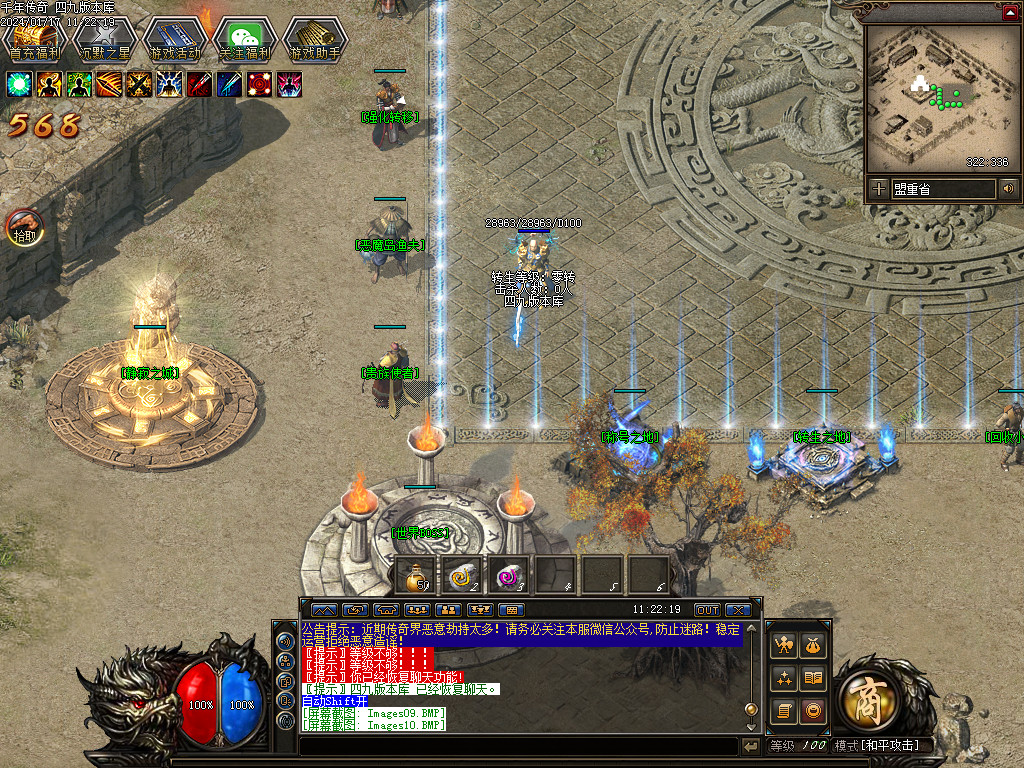1024x768 pixels.
Task: Click the chat text input box
Action: (518, 746)
